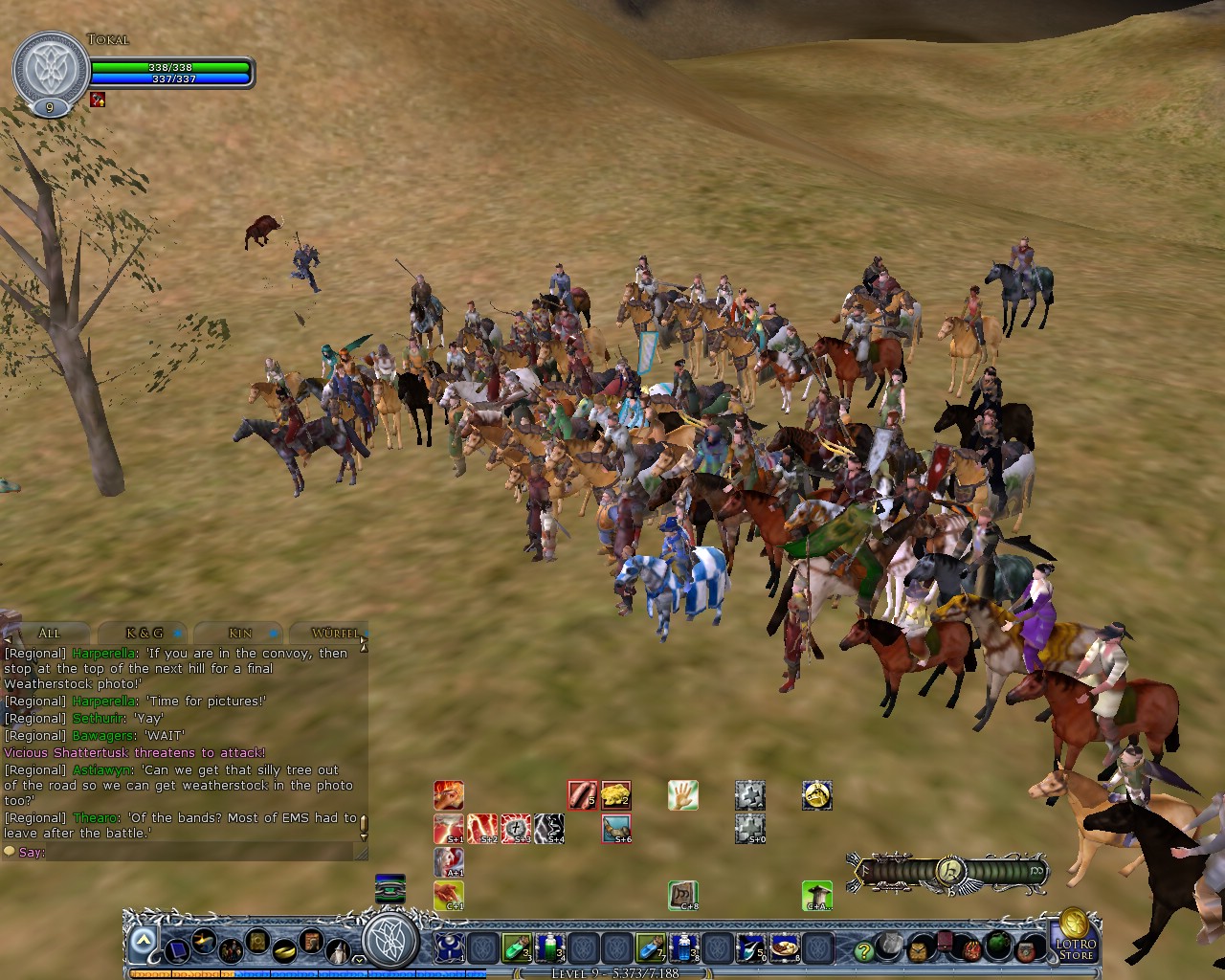Summon your mount with the gold horse icon
This screenshot has width=1225, height=980.
tap(816, 796)
